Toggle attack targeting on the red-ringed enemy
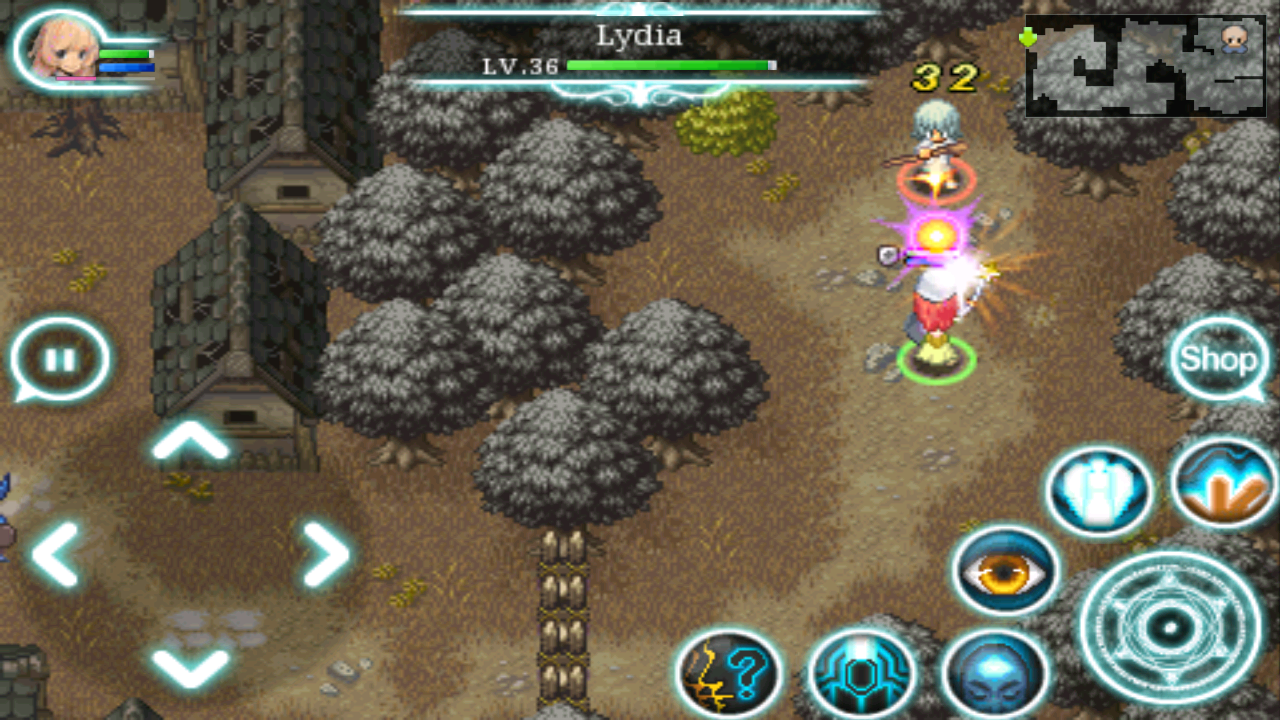The height and width of the screenshot is (720, 1280). click(x=935, y=178)
